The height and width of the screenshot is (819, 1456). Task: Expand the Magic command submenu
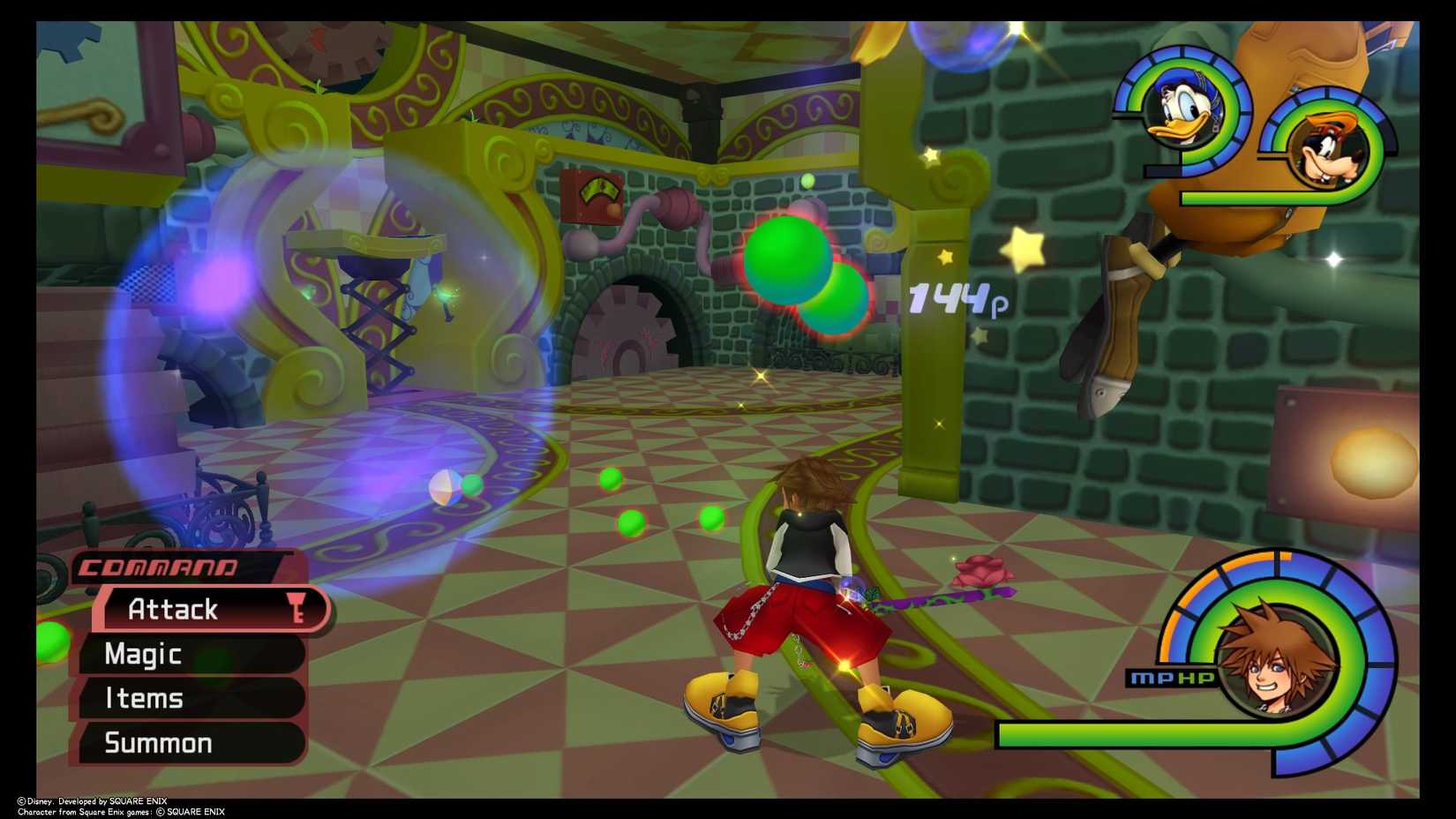tap(143, 654)
